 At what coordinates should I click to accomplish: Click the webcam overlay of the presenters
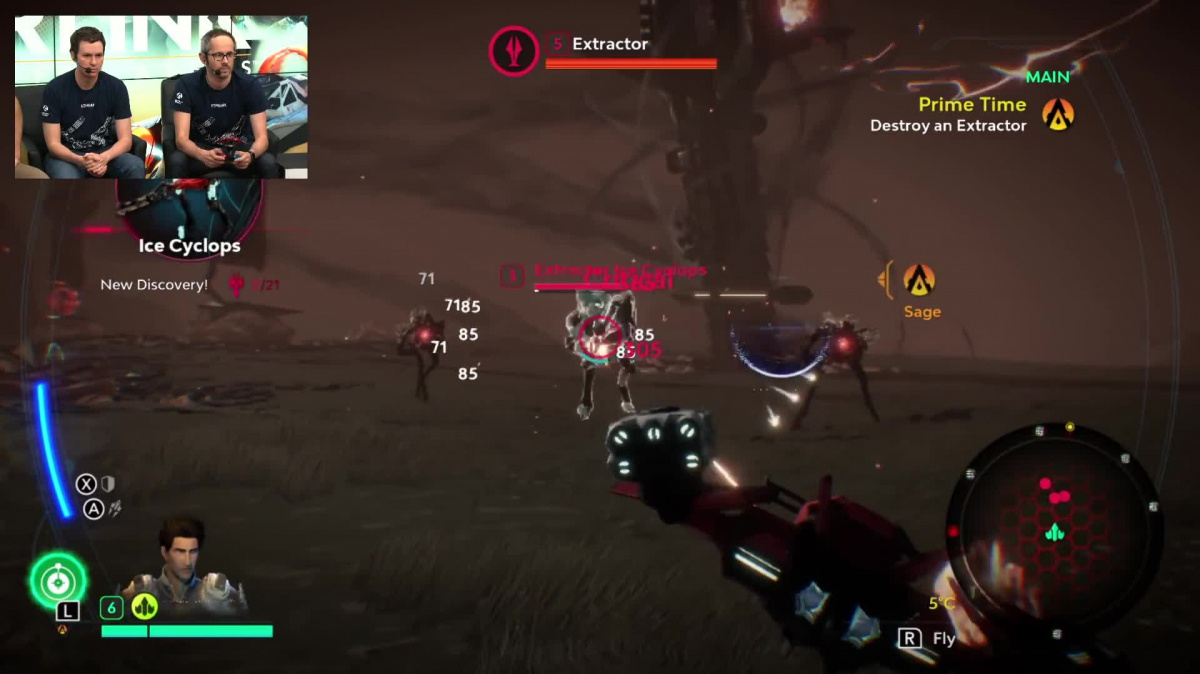click(161, 97)
